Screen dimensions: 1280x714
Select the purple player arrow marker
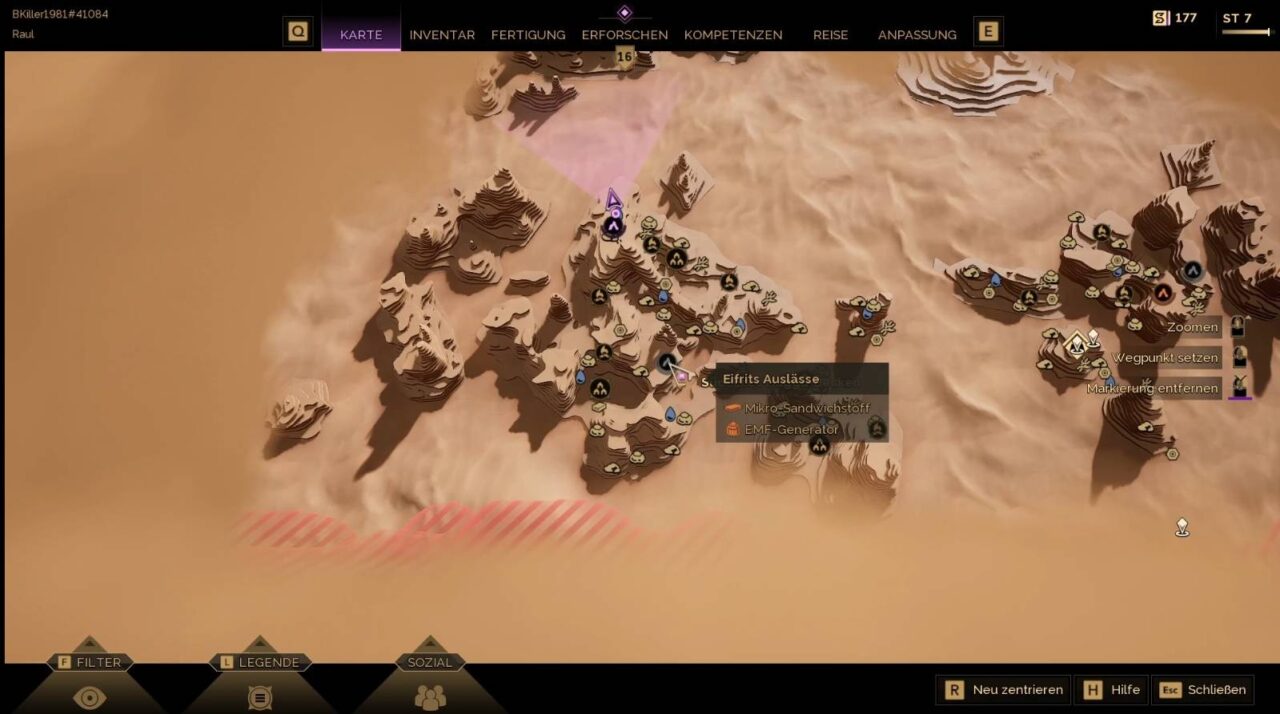click(613, 199)
